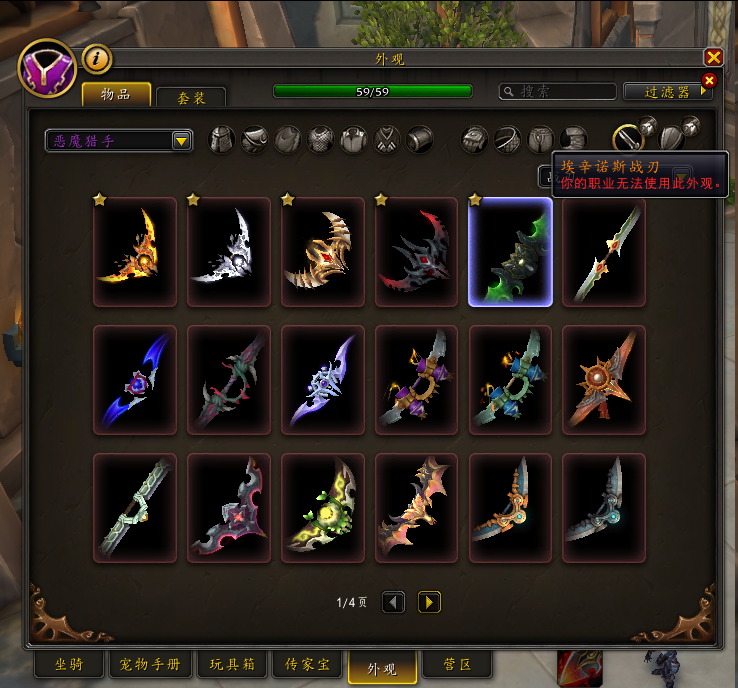This screenshot has height=688, width=738.
Task: Choose the helmet slot icon
Action: pos(221,140)
